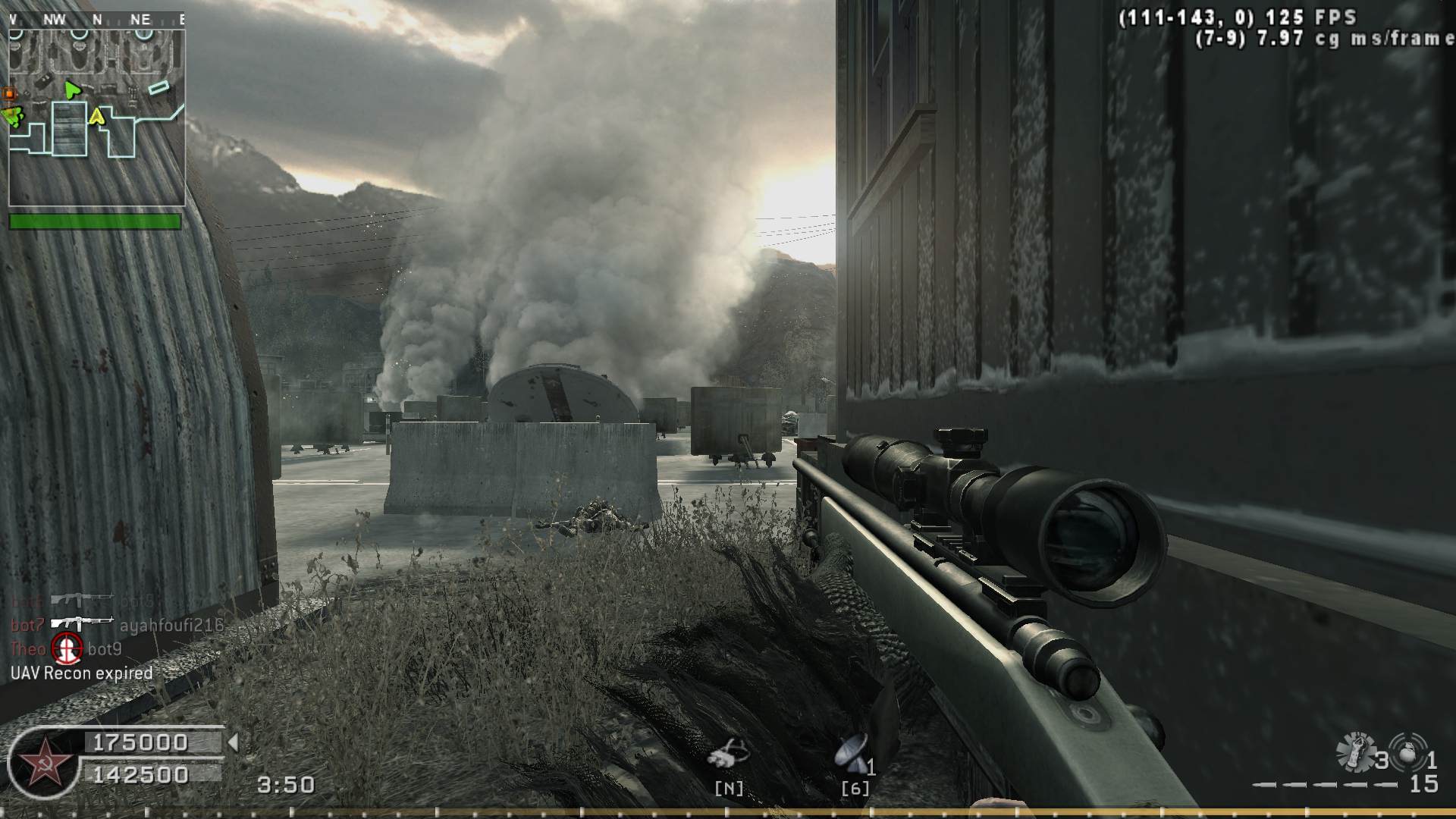
Task: Click the compass heading strip
Action: click(x=96, y=20)
